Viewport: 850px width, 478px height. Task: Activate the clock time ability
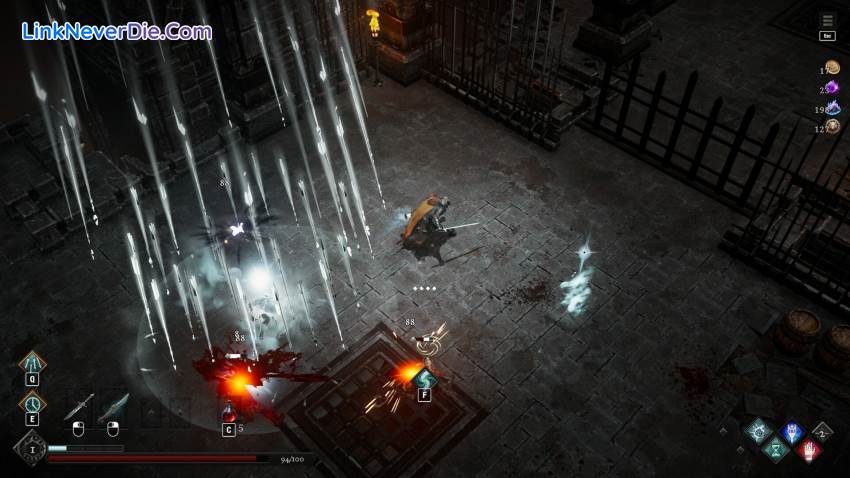click(x=32, y=403)
